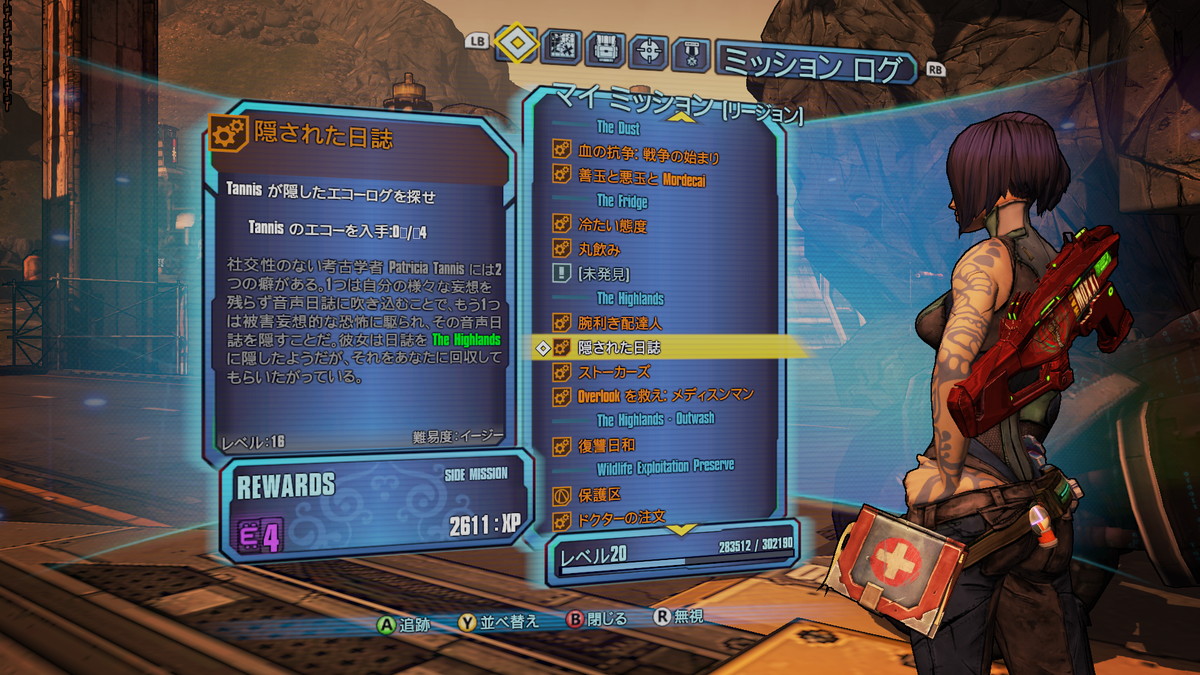Select the 血の抗争: 戦争の始まり mission
The height and width of the screenshot is (675, 1200).
click(x=648, y=155)
